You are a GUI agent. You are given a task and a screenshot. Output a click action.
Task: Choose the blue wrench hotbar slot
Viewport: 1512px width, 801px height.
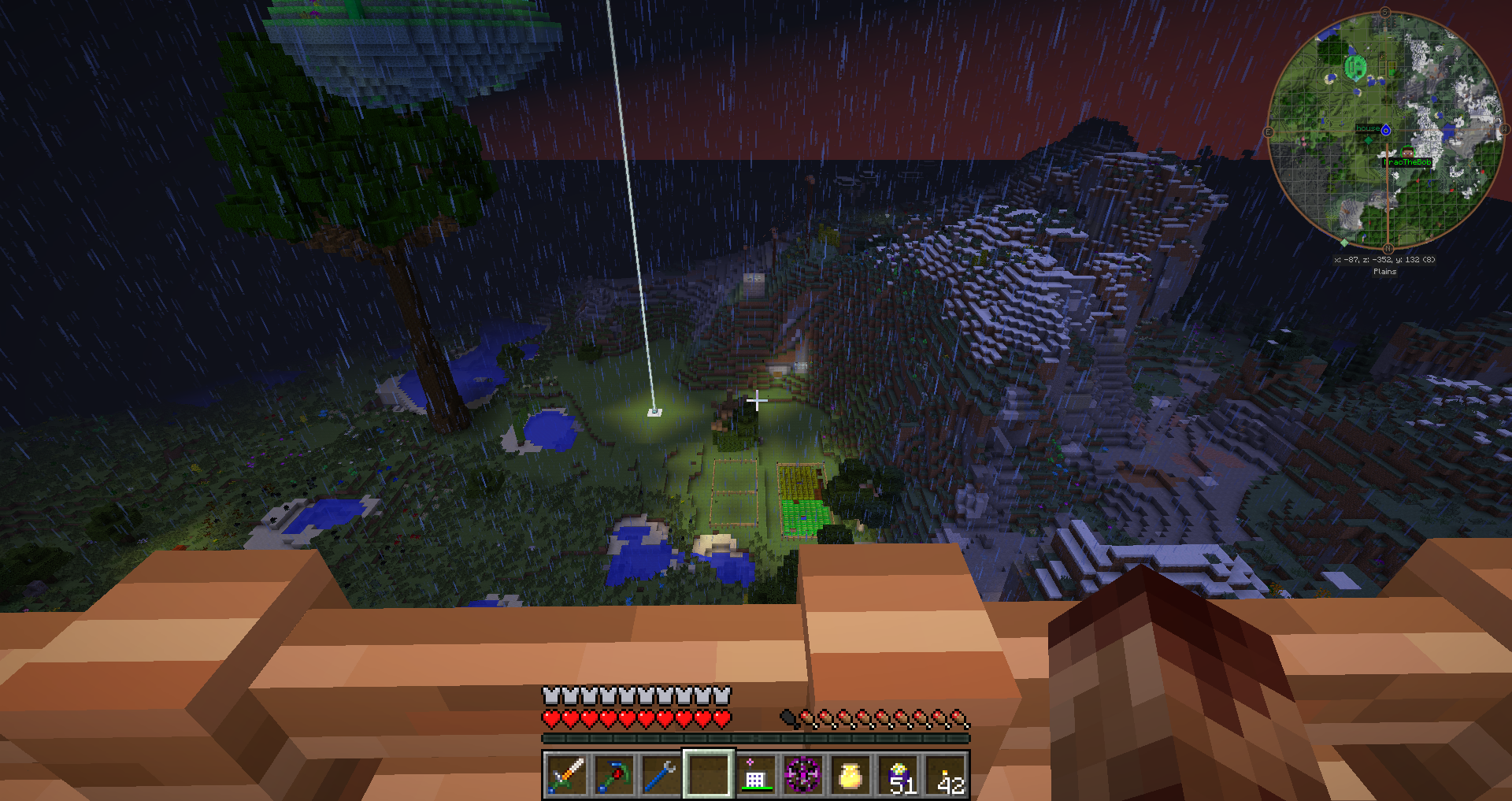coord(661,775)
